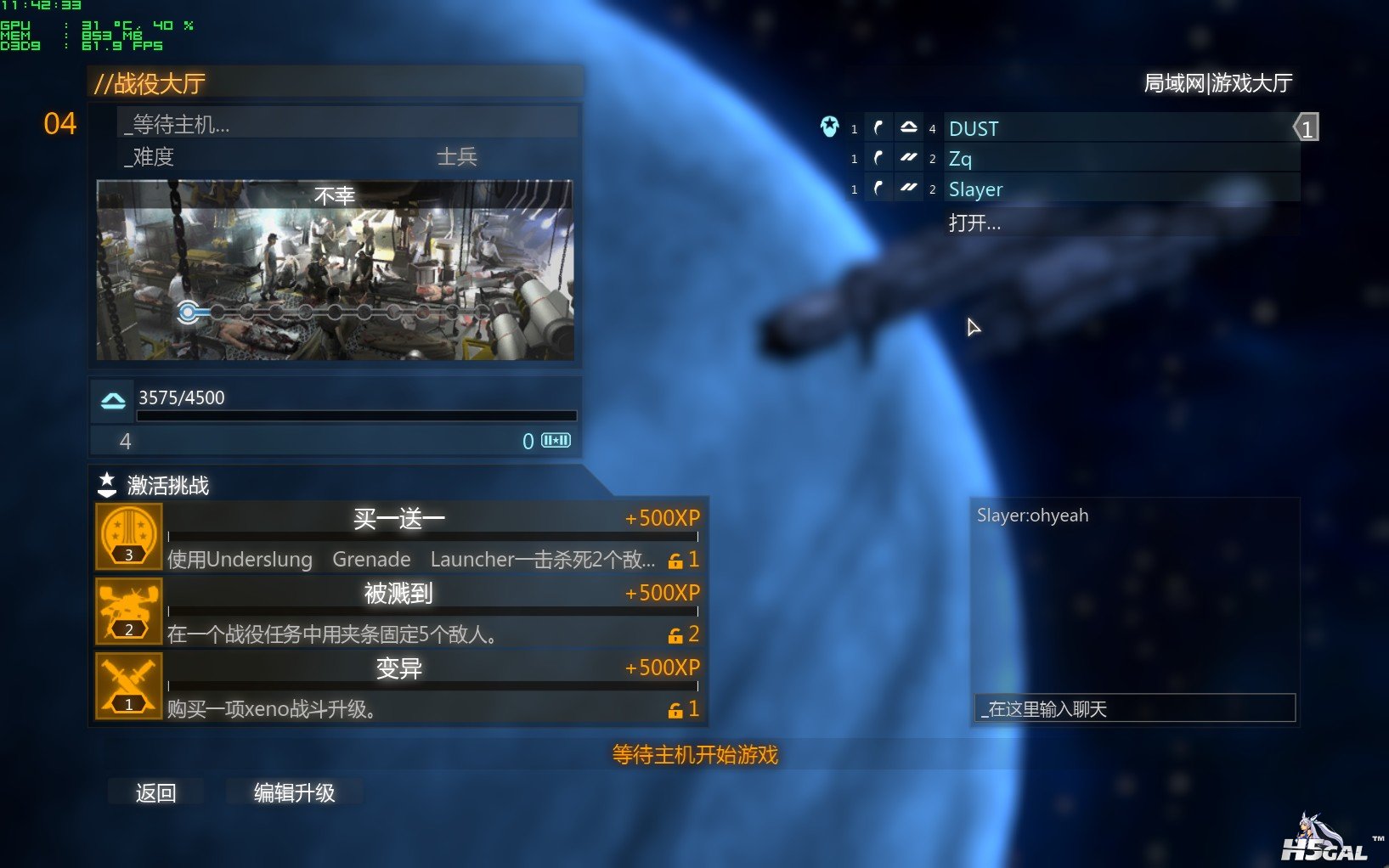This screenshot has width=1389, height=868.
Task: Click the 返回 back button
Action: click(155, 792)
